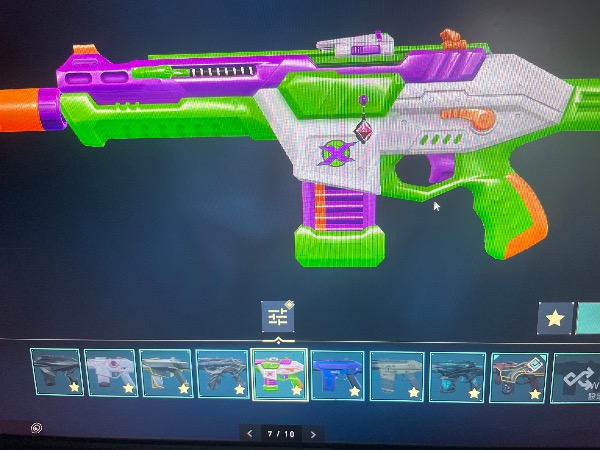Pick the shuffle arrows random skin tile

[577, 377]
